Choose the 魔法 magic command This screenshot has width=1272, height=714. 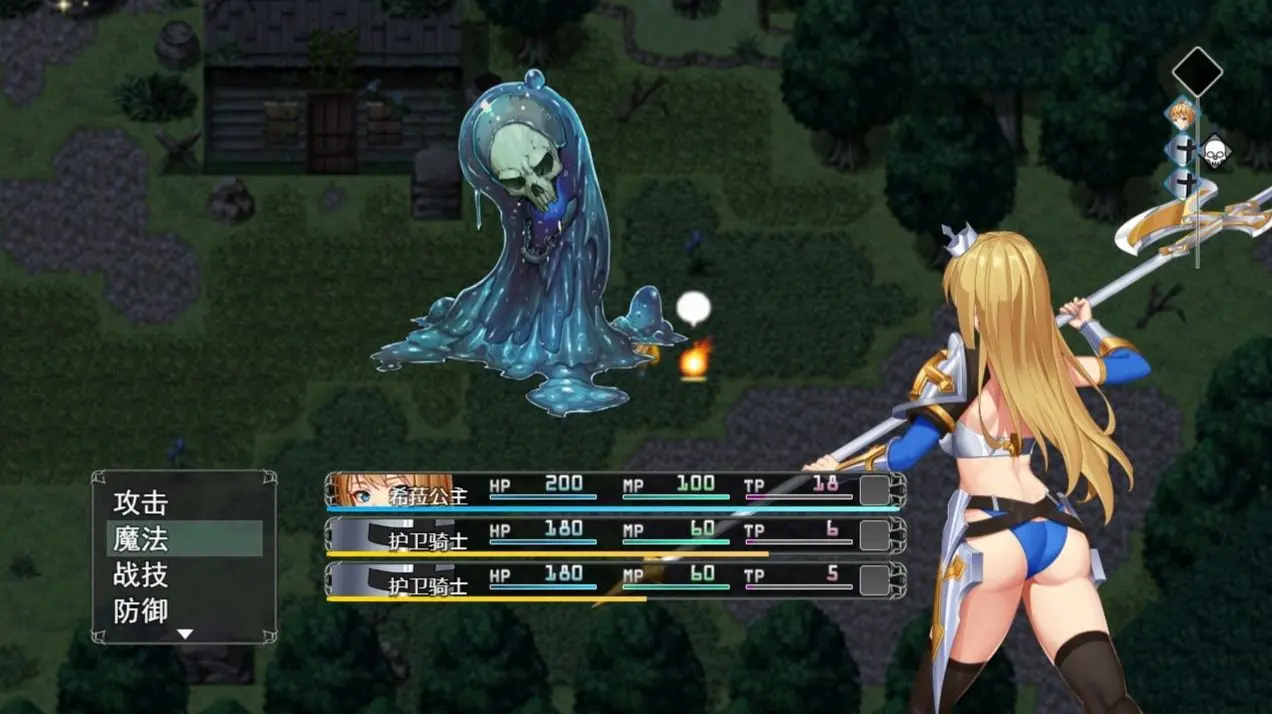141,539
